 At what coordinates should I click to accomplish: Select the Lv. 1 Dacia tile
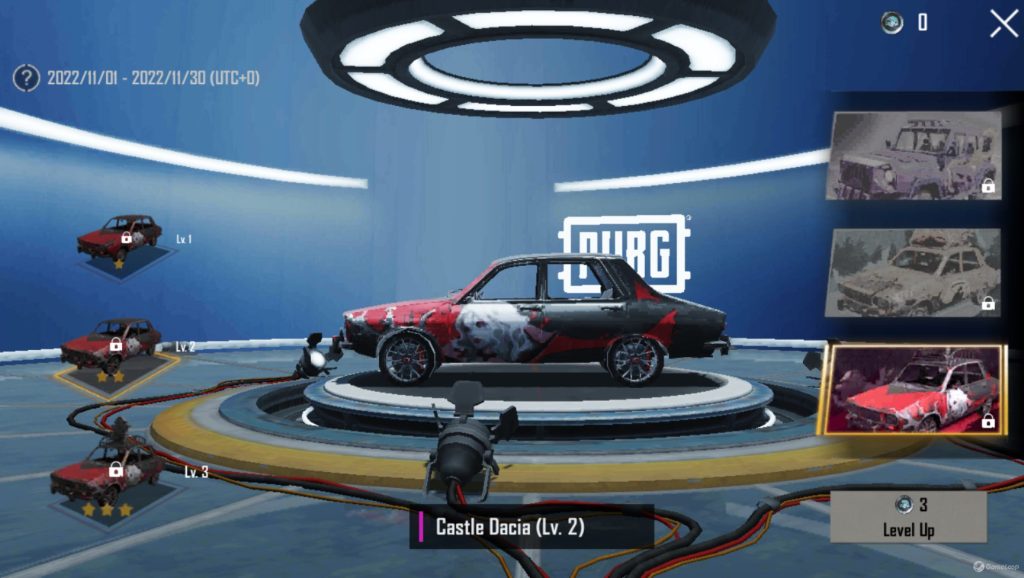(x=120, y=240)
